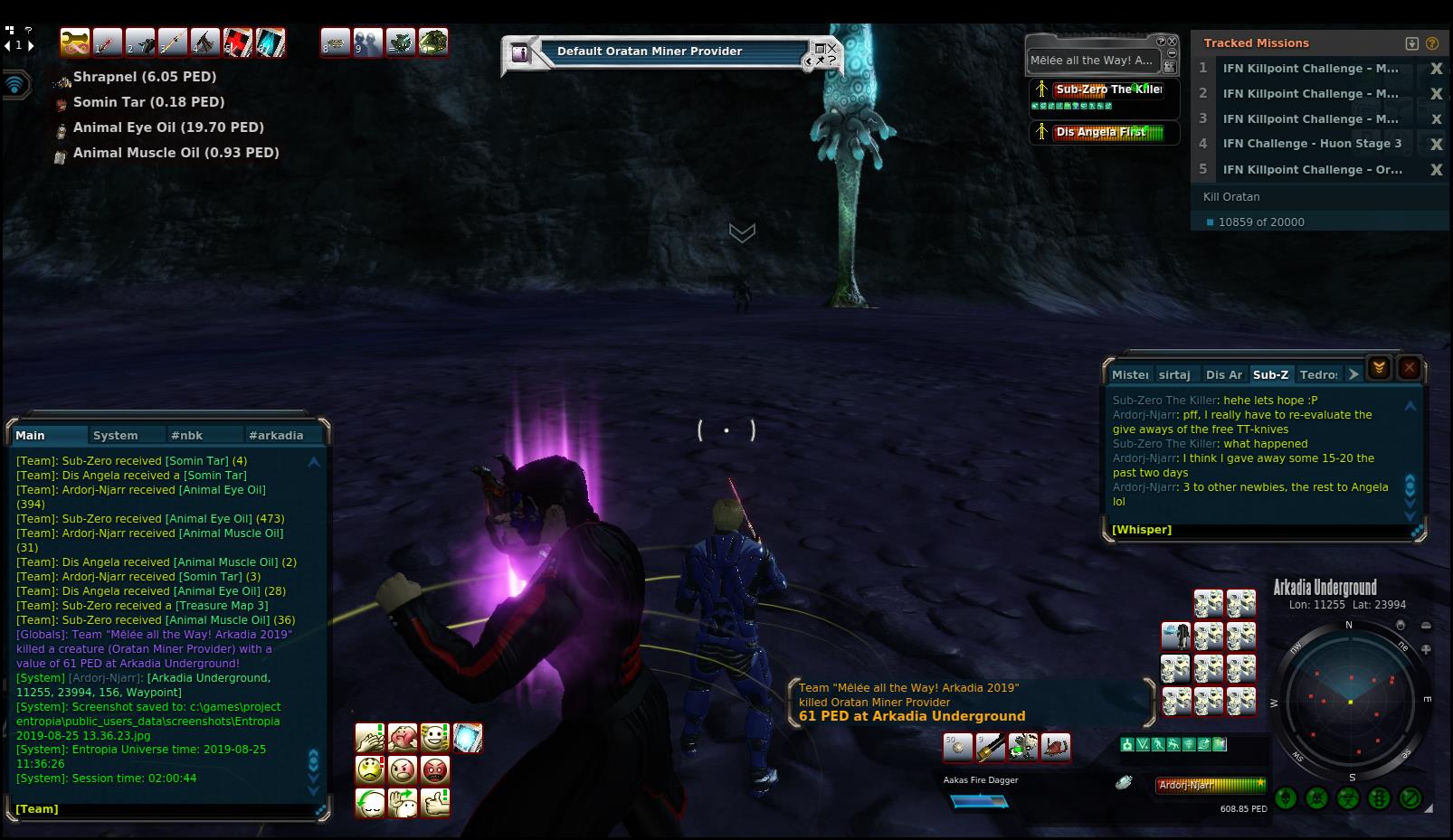Click the Arkadia Underground radar minimap
The image size is (1453, 840).
1350,700
